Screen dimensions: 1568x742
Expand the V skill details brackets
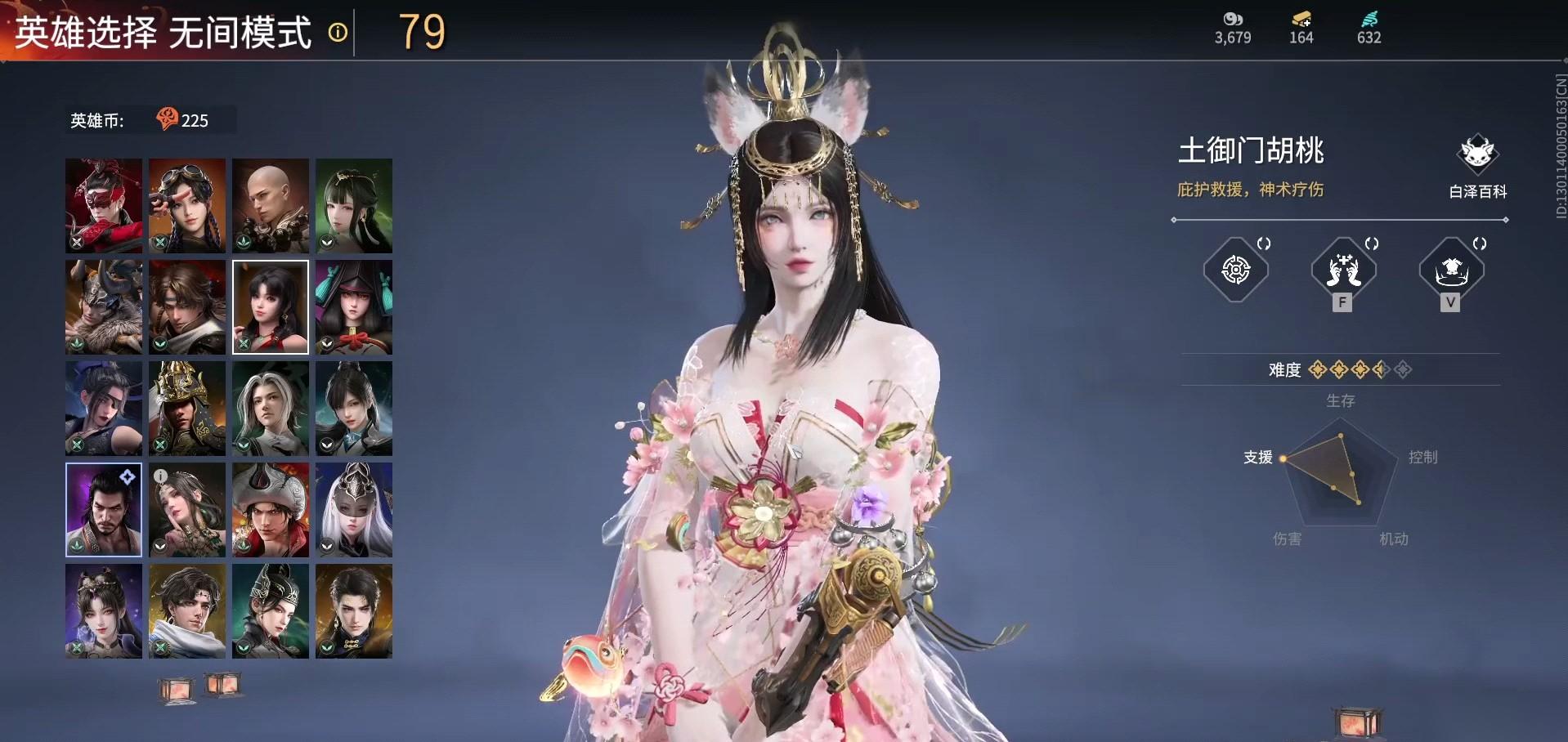(x=1480, y=244)
